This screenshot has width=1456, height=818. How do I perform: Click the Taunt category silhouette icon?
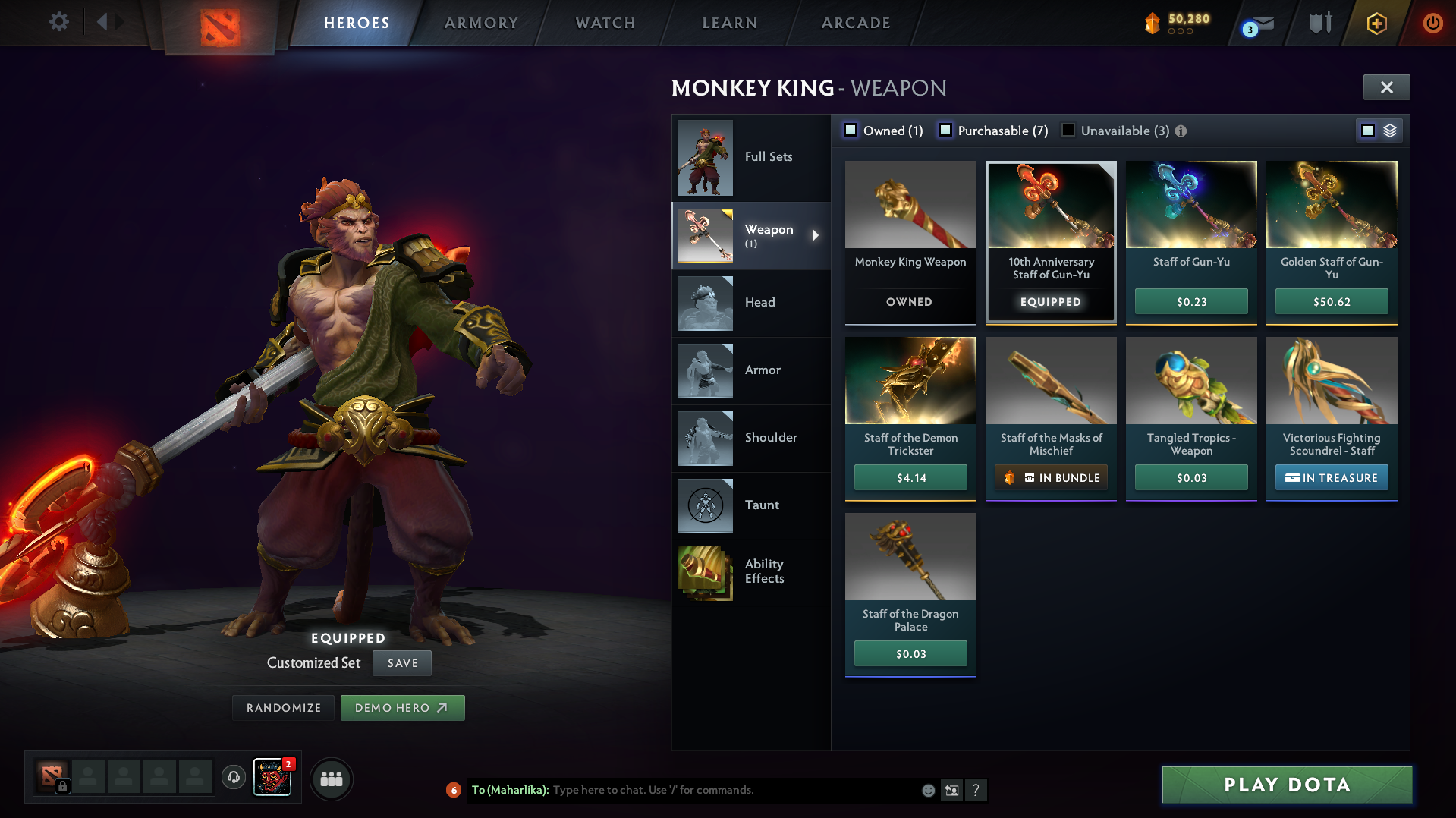pos(705,505)
